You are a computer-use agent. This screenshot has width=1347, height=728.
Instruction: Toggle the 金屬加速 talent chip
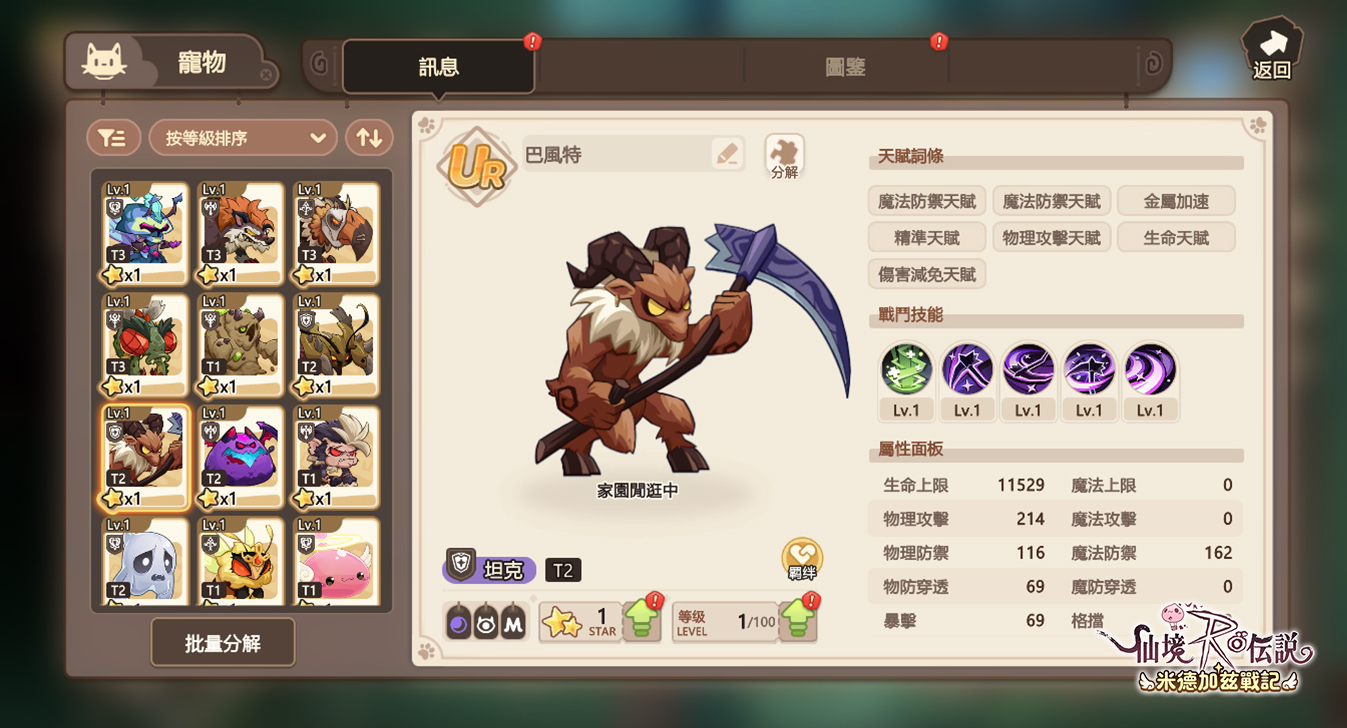tap(1176, 201)
